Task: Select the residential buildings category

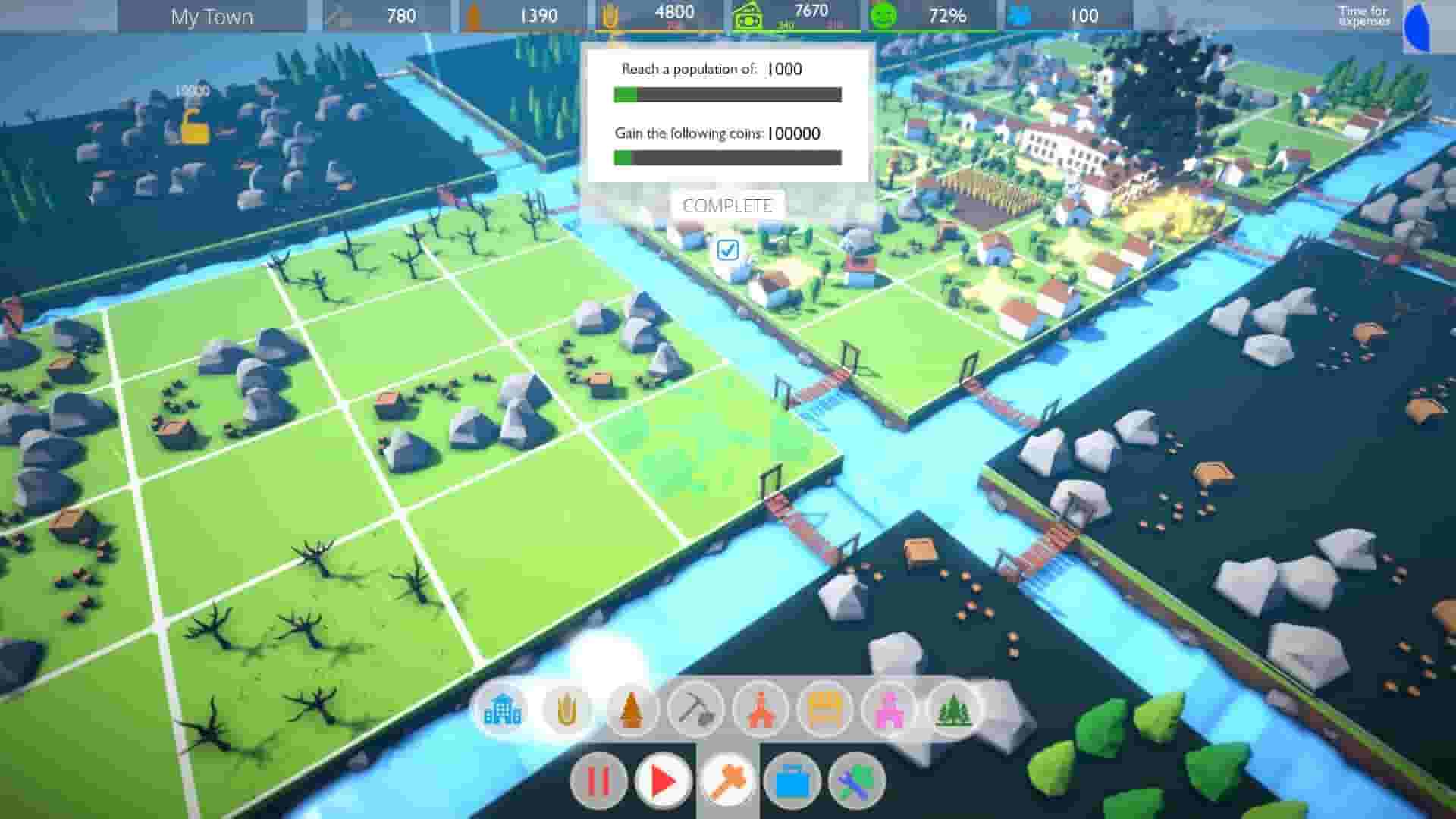Action: point(501,711)
